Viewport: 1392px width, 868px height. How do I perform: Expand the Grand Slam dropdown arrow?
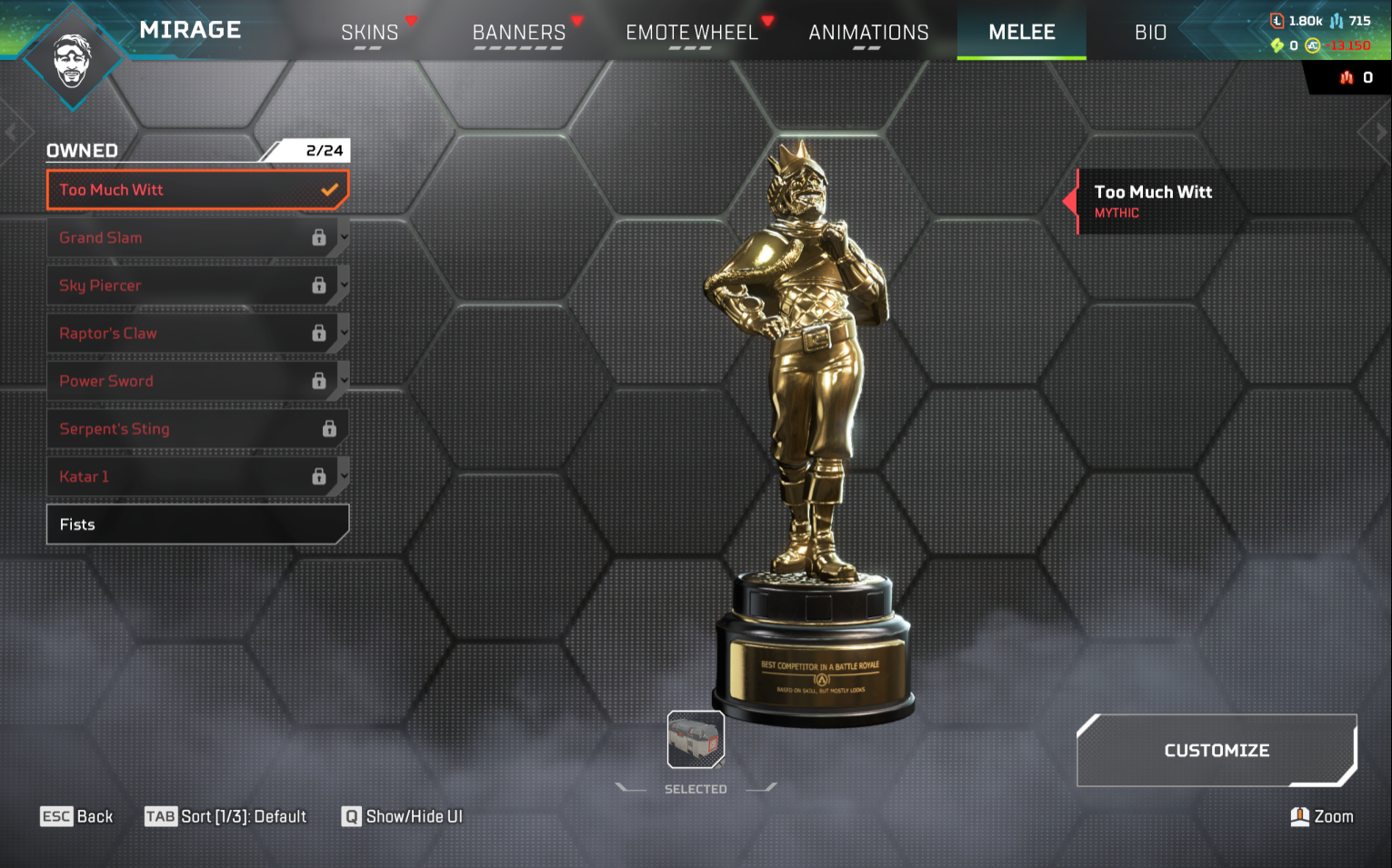(343, 237)
